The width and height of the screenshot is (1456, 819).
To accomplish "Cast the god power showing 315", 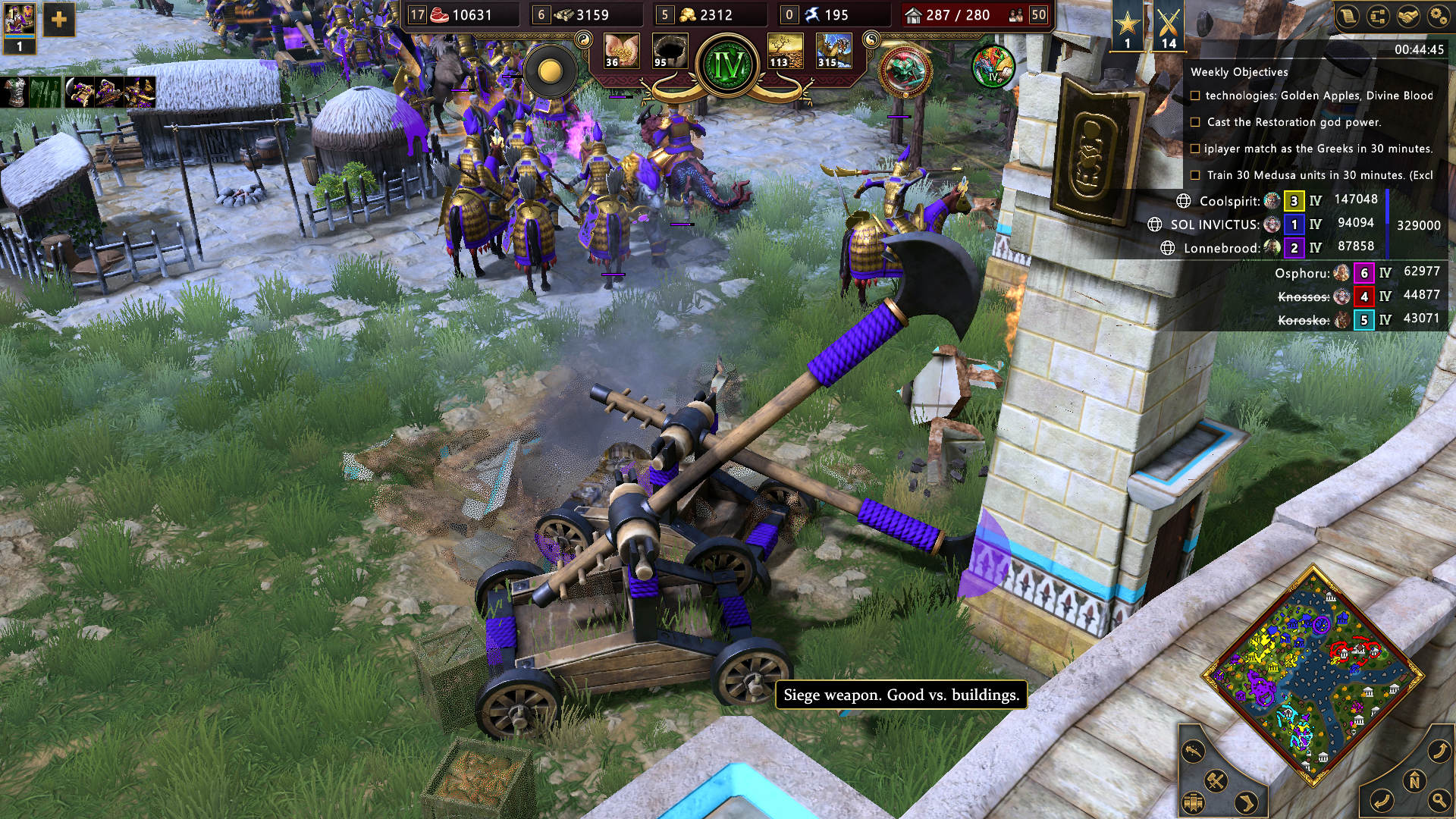I will click(833, 52).
